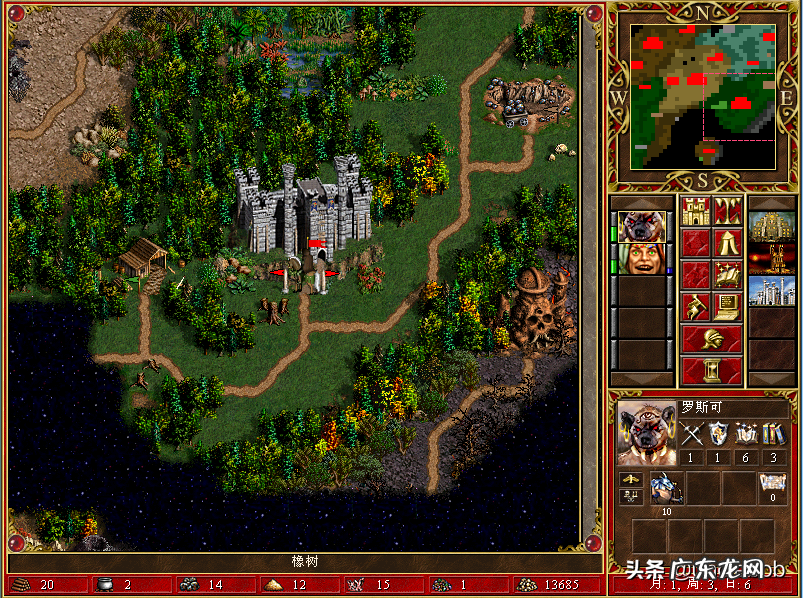Select the green-eyed hero portrait
Screen dimensions: 803x598
641,258
